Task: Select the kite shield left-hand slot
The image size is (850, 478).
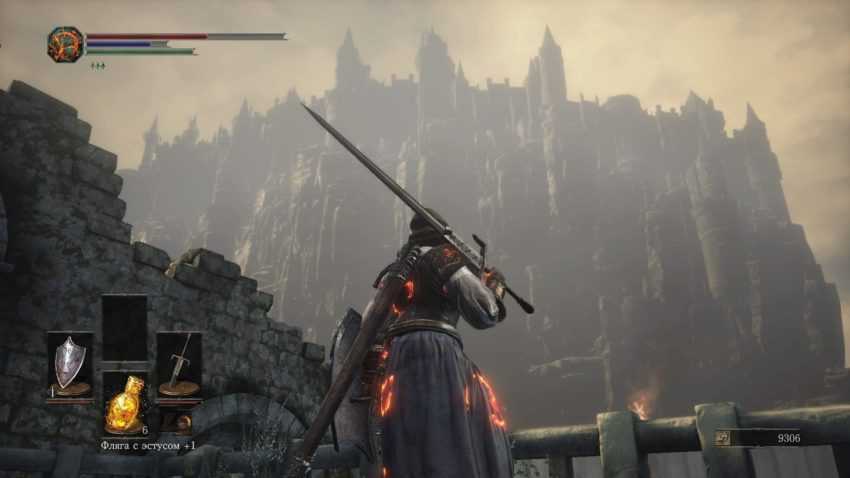Action: pyautogui.click(x=70, y=364)
